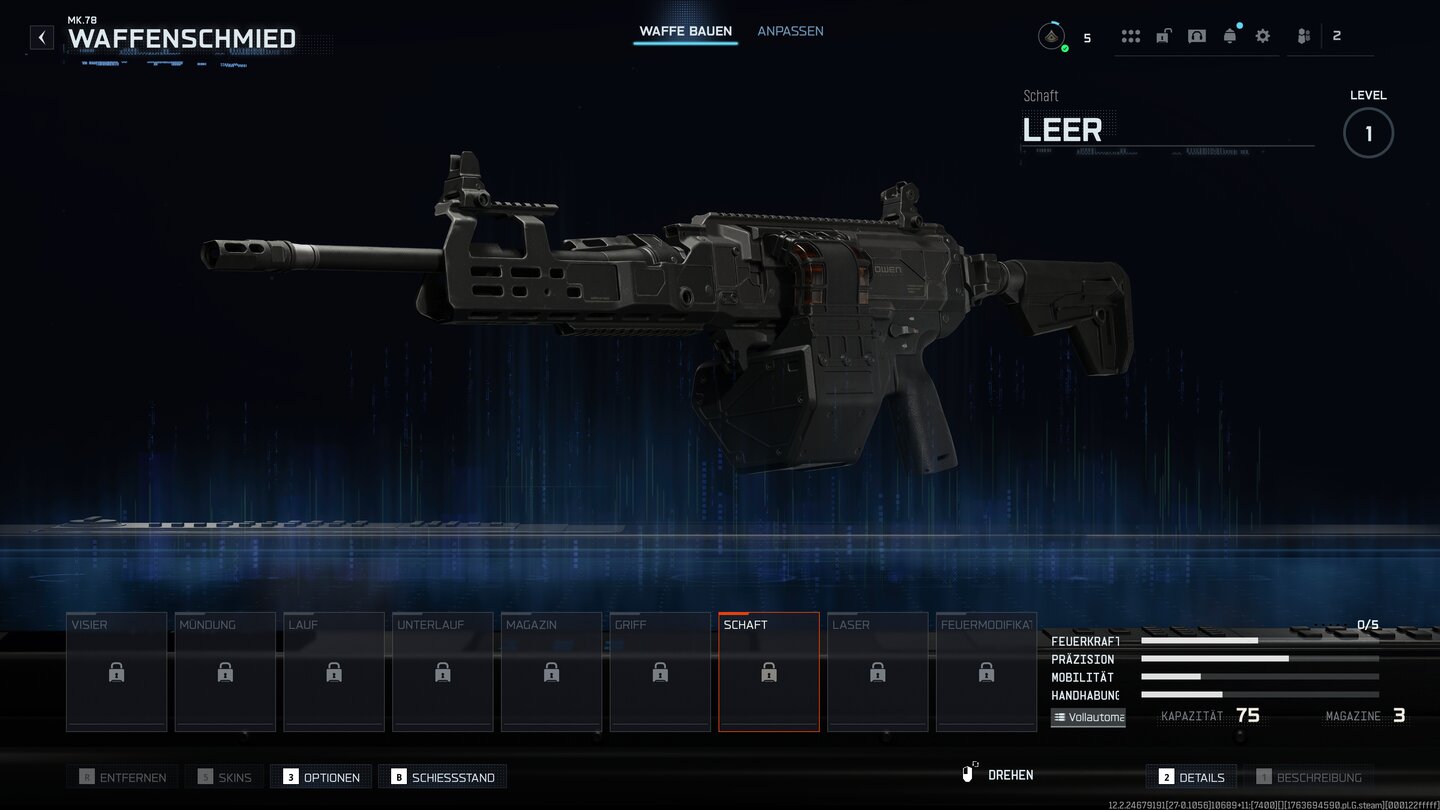This screenshot has height=810, width=1440.
Task: Open the social party icon
Action: (1304, 36)
